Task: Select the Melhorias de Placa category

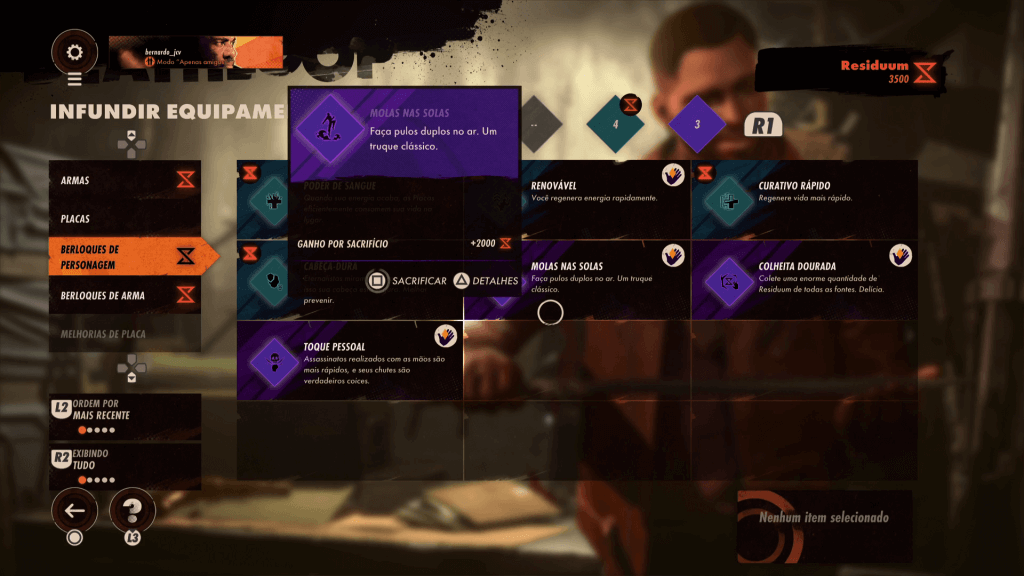Action: 125,333
